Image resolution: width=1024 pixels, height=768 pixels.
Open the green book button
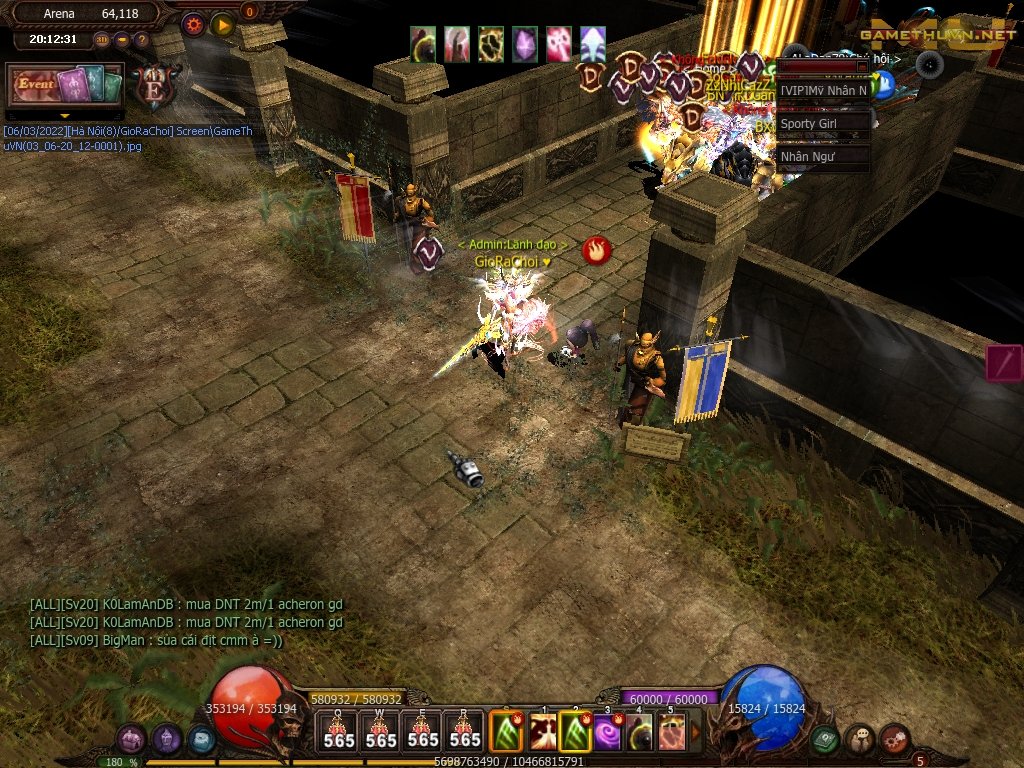click(825, 739)
